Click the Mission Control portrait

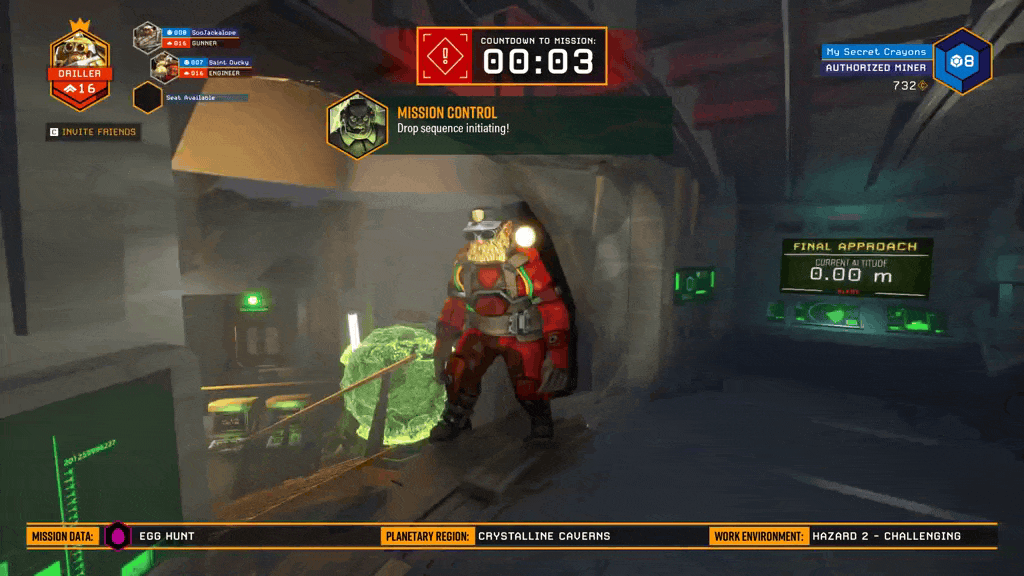(357, 125)
